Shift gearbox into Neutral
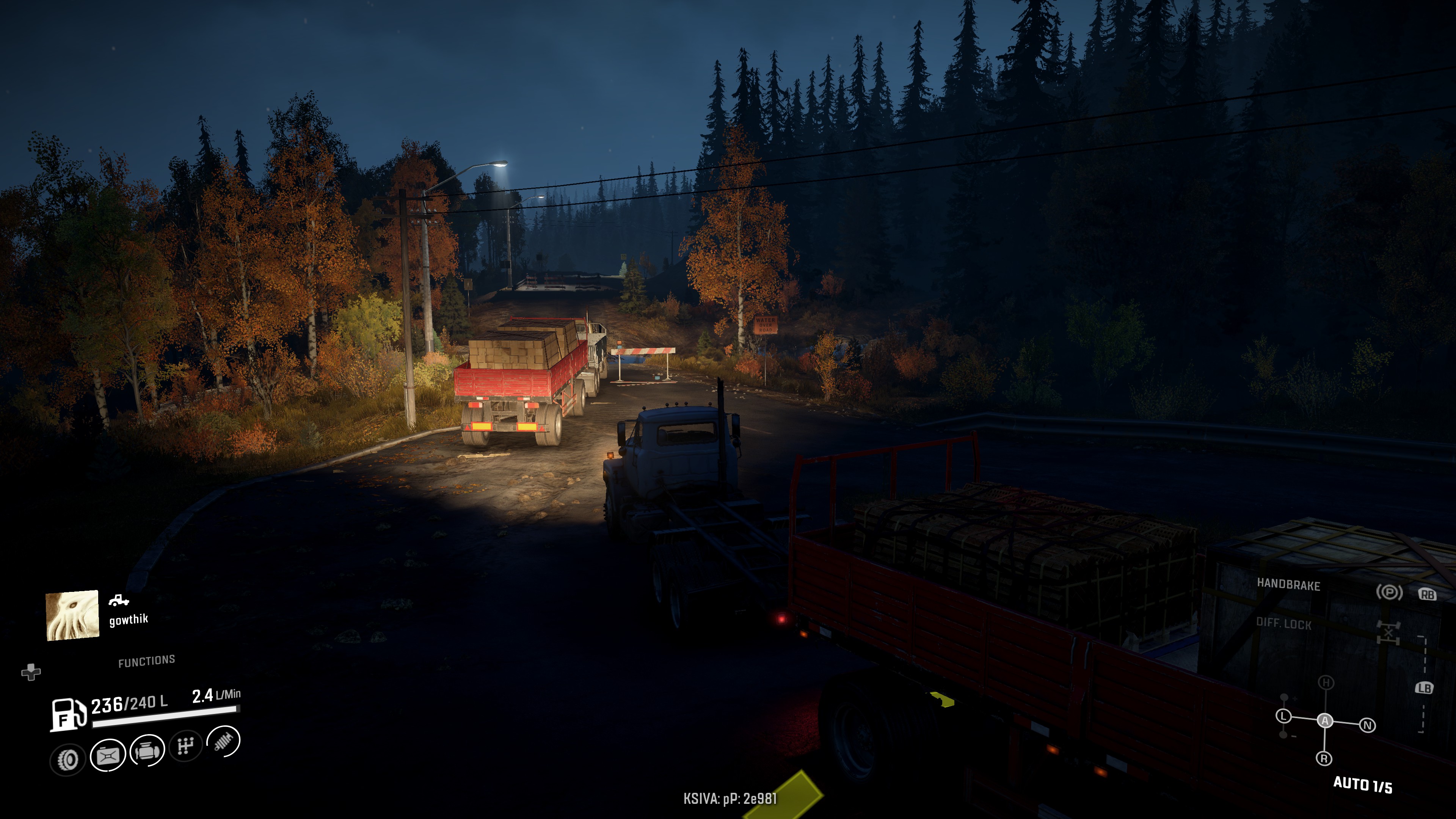This screenshot has height=819, width=1456. click(1367, 725)
